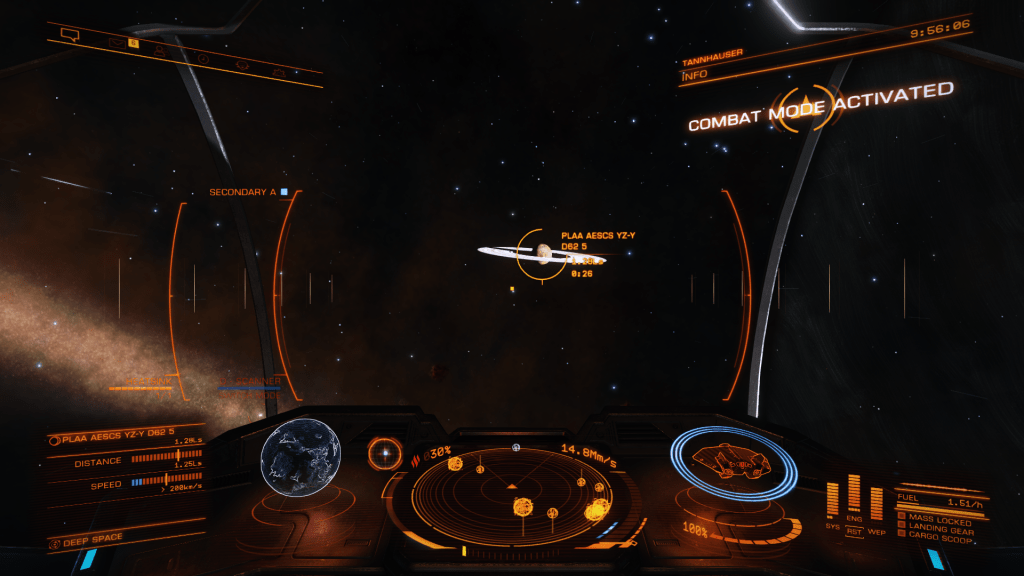This screenshot has height=576, width=1024.
Task: Toggle the Landing Gear indicator
Action: tap(935, 526)
